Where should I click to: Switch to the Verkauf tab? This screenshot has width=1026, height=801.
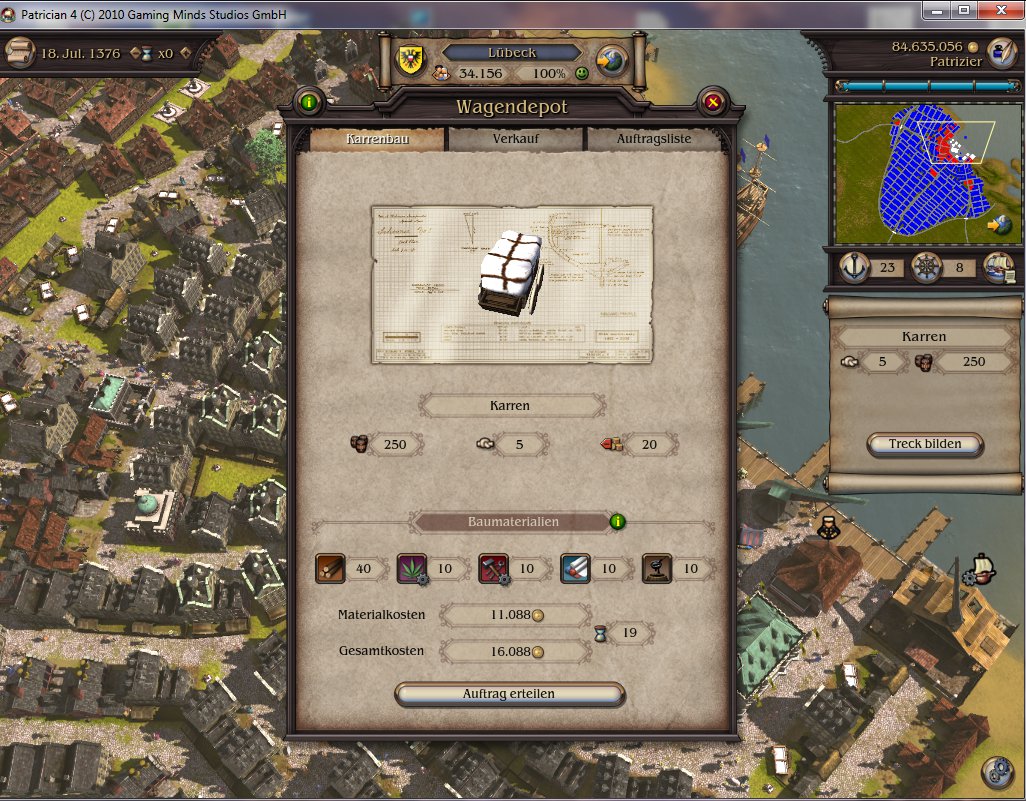click(516, 139)
